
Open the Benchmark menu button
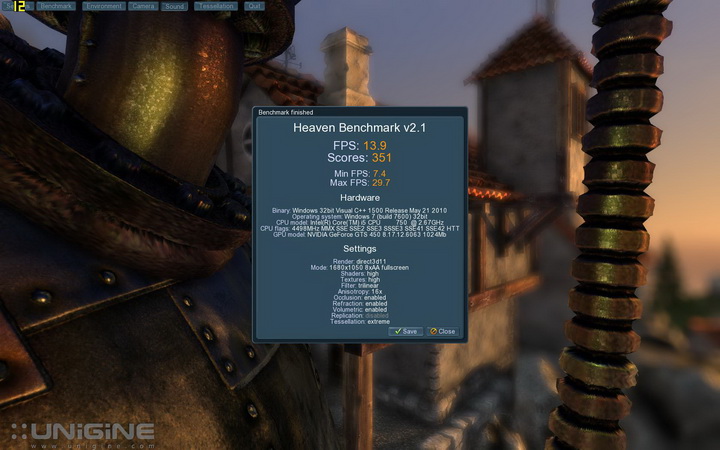57,6
